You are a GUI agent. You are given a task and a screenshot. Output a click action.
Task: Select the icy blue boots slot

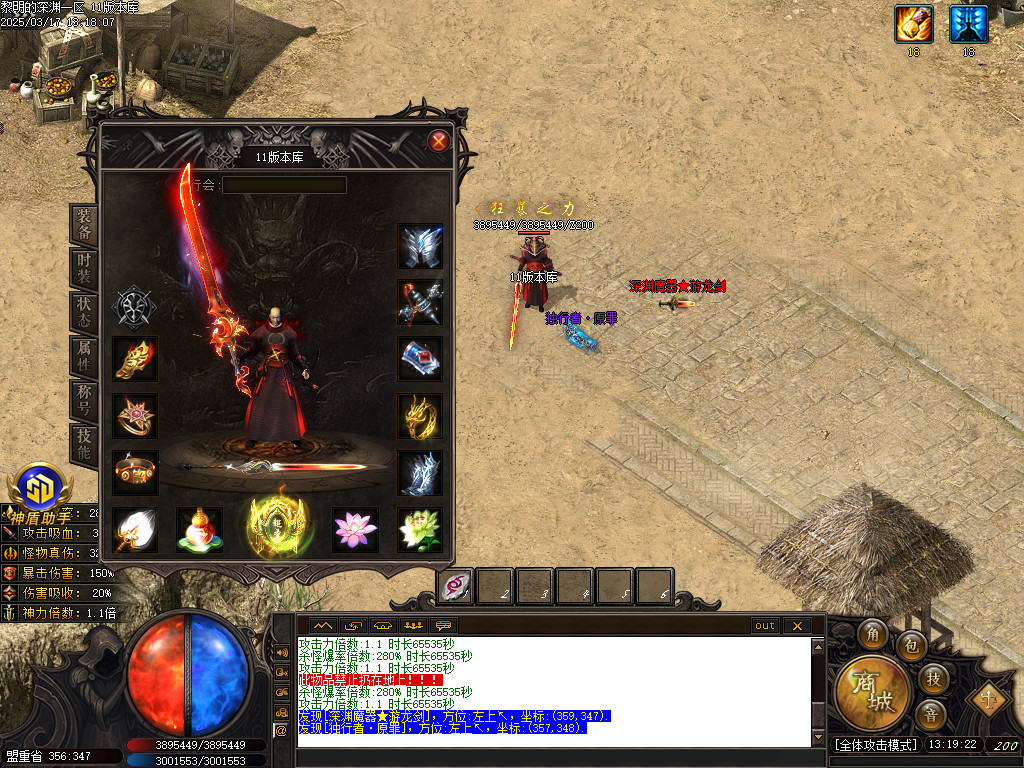click(x=421, y=473)
